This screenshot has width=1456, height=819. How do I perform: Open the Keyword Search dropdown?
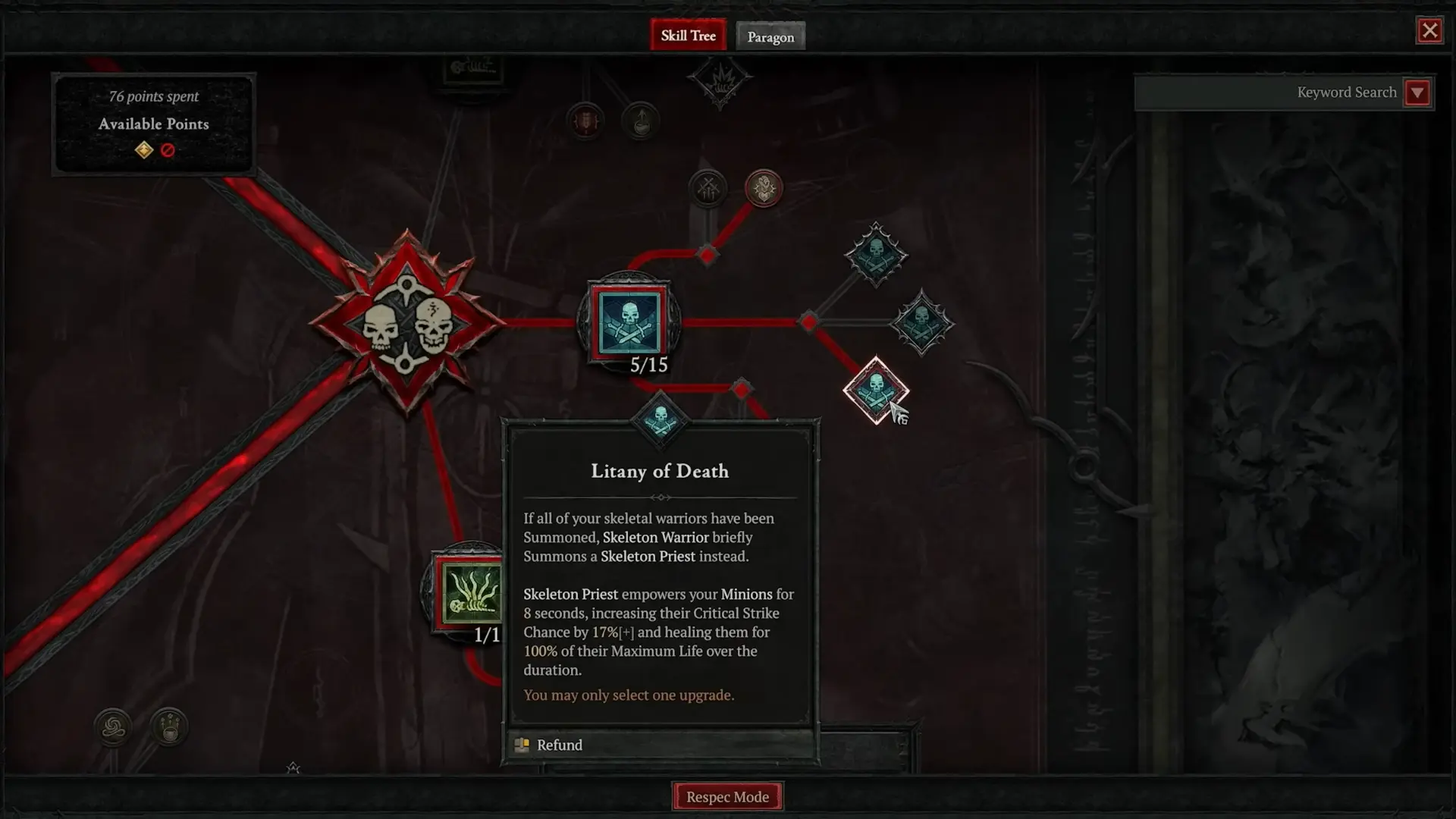pyautogui.click(x=1417, y=93)
